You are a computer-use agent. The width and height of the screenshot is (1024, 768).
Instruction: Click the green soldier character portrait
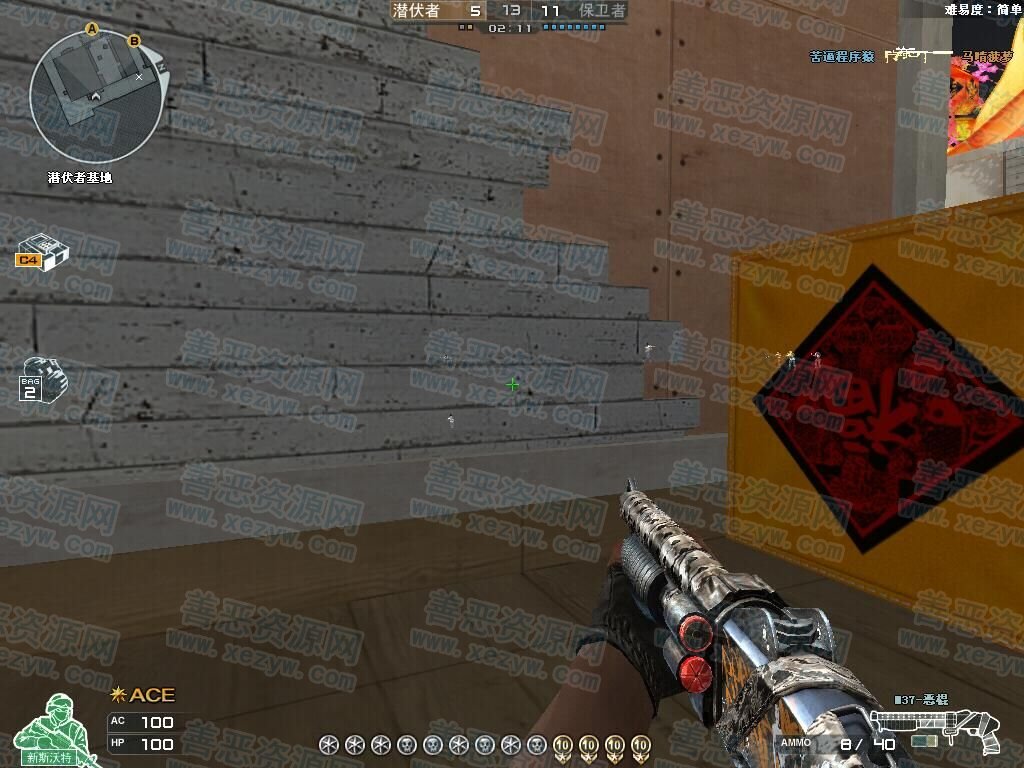(50, 730)
